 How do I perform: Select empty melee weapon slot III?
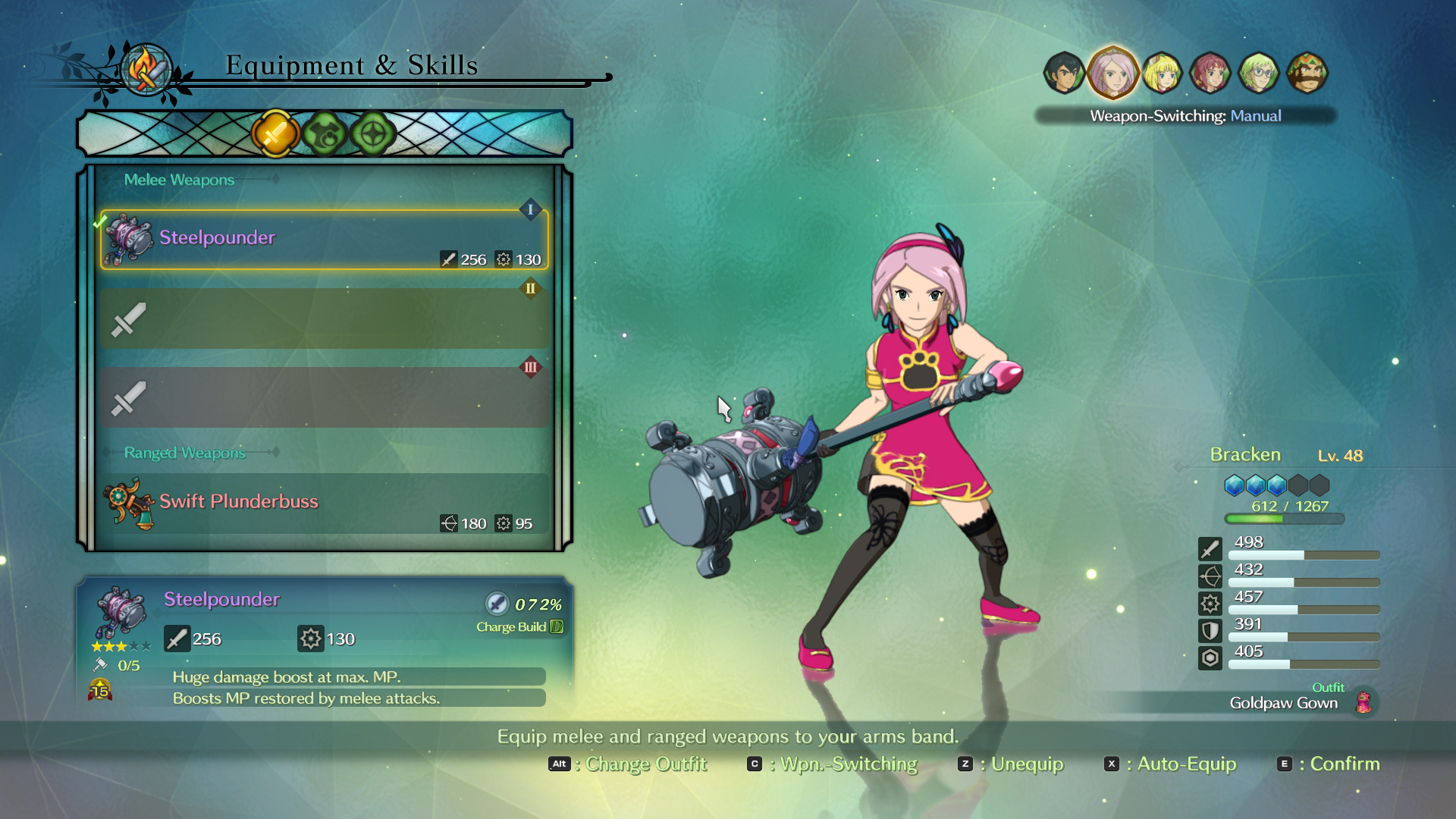point(324,397)
